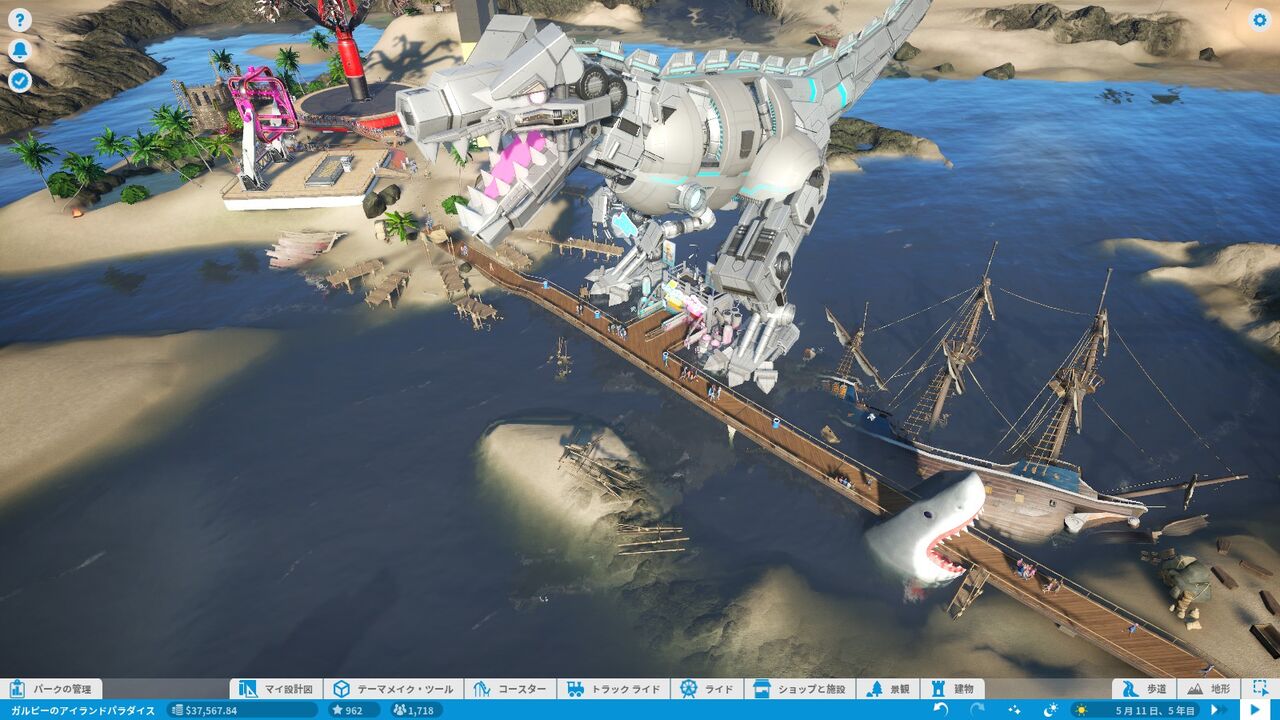The width and height of the screenshot is (1280, 720).
Task: Toggle the day-night moon icon
Action: (x=1050, y=710)
